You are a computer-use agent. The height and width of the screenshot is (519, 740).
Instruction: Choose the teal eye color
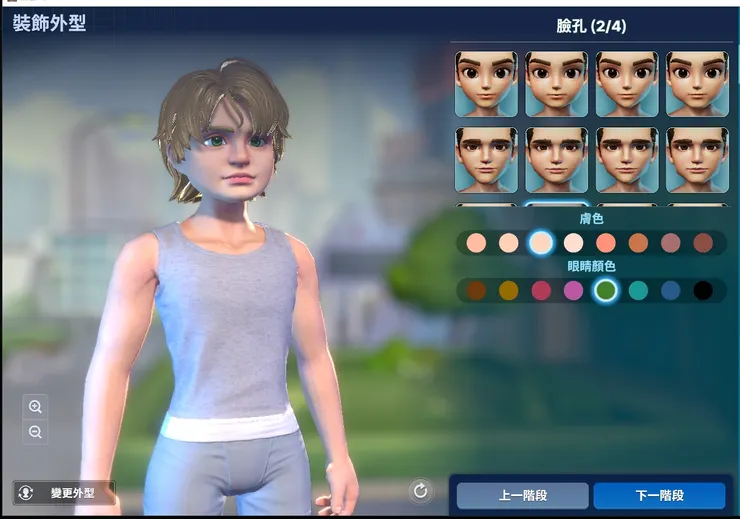(x=638, y=291)
